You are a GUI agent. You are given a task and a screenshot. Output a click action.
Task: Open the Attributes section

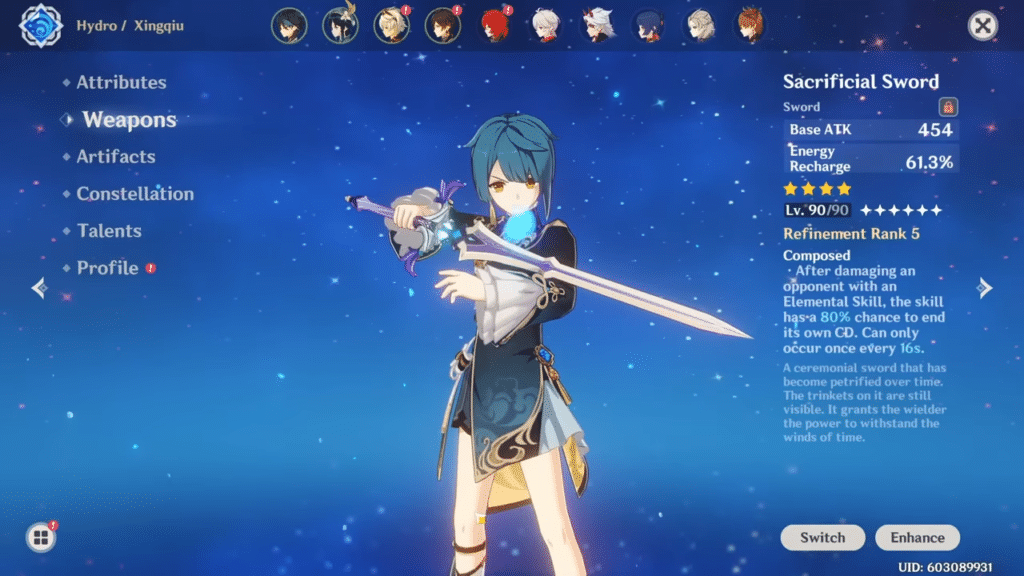pyautogui.click(x=121, y=83)
